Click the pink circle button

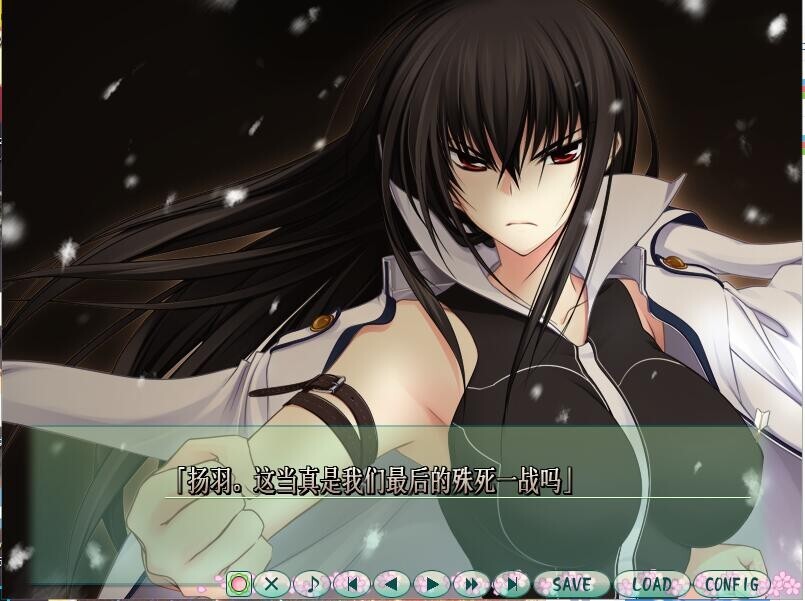click(238, 583)
